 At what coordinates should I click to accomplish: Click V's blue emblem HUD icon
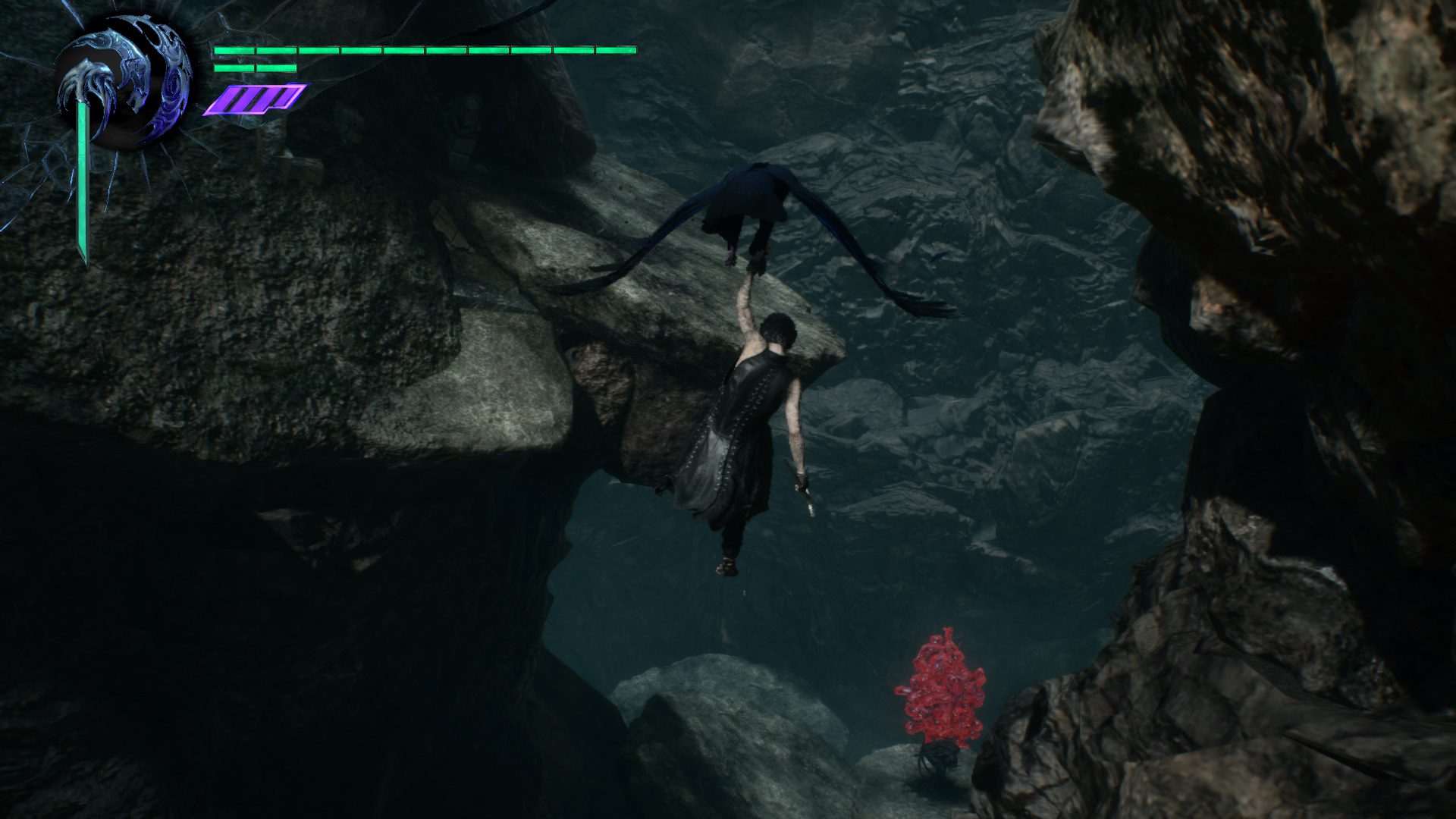(124, 85)
